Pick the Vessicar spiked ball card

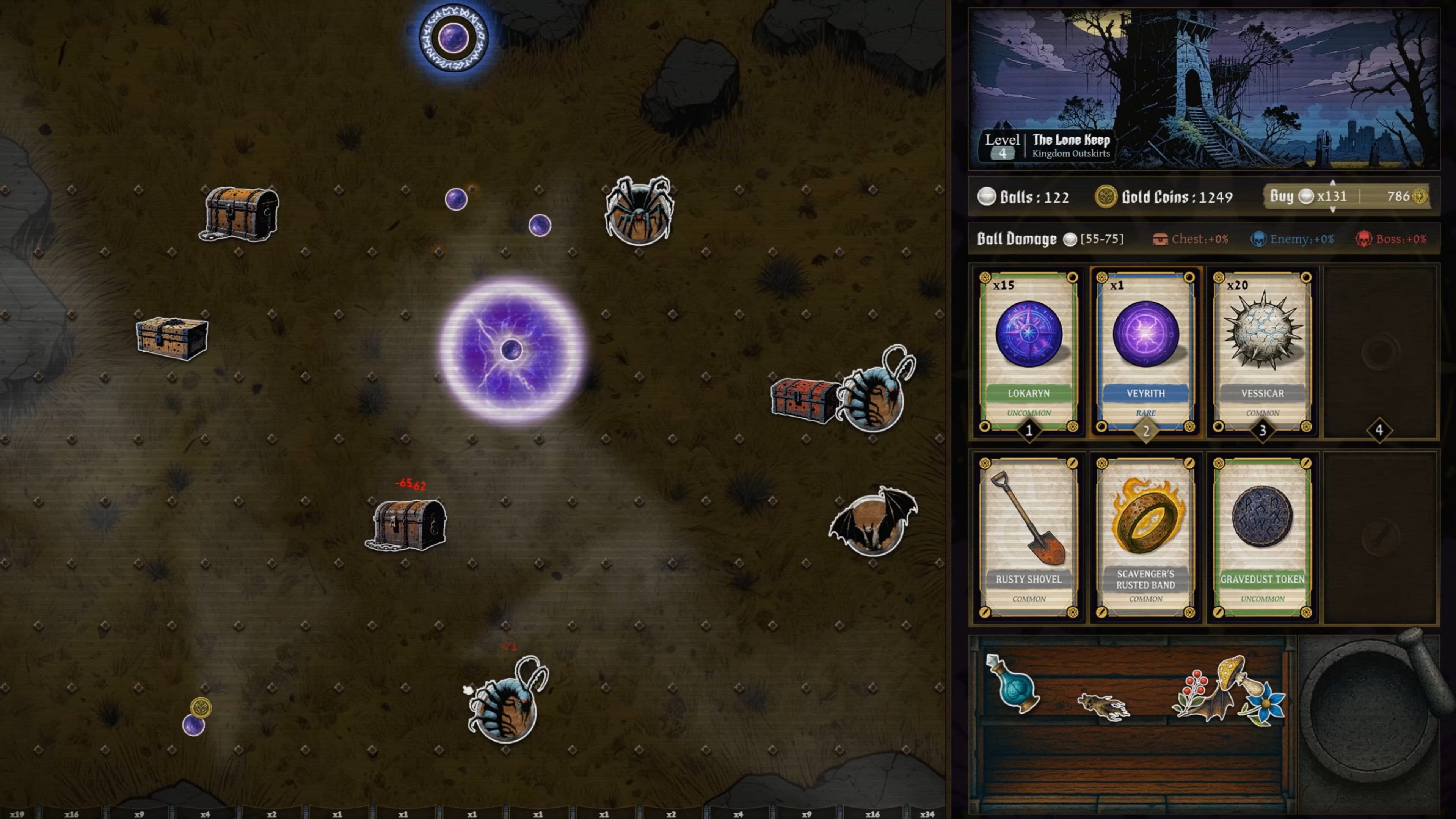[1262, 351]
